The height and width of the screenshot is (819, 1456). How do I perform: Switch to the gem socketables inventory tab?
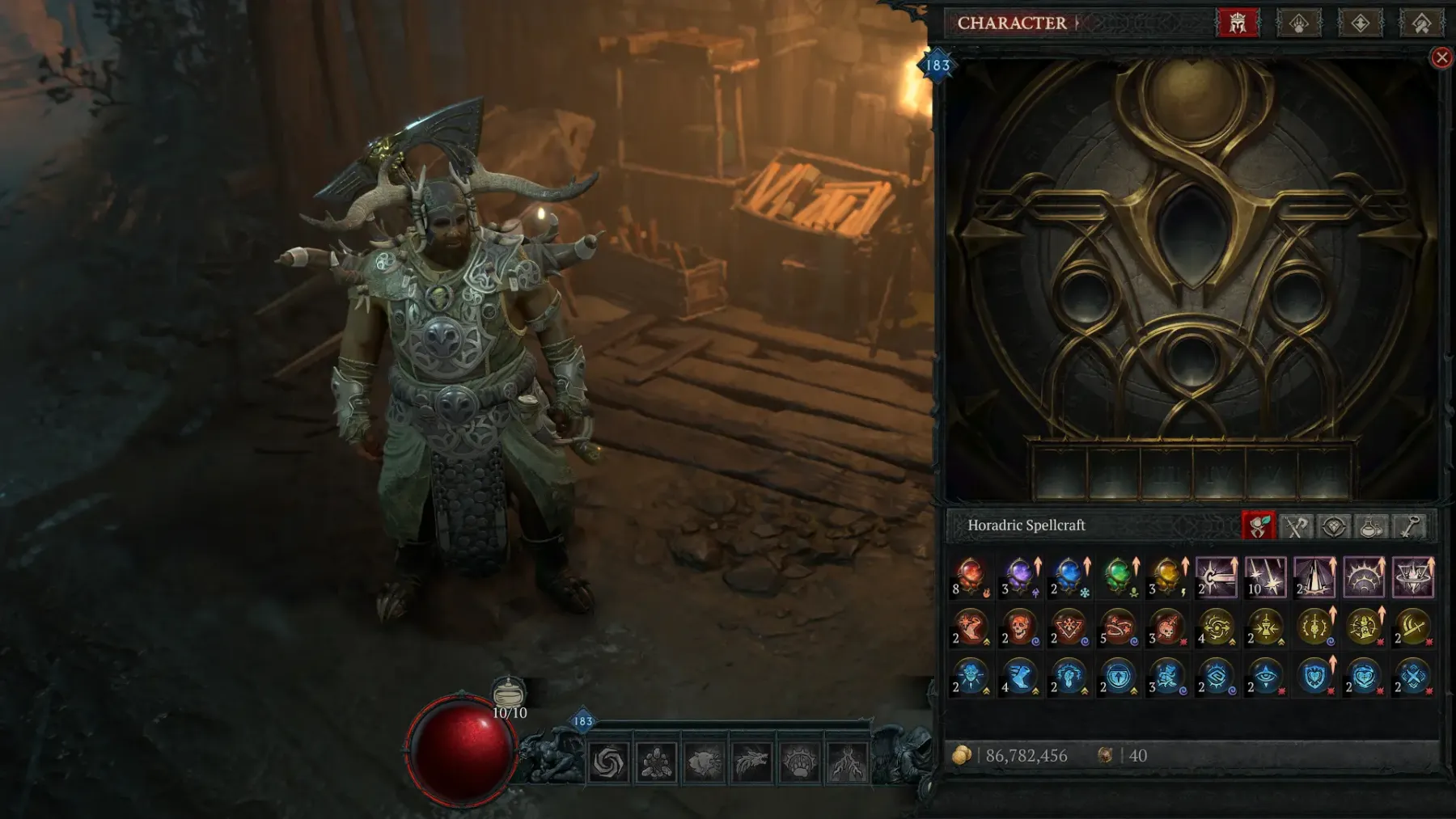pyautogui.click(x=1334, y=526)
